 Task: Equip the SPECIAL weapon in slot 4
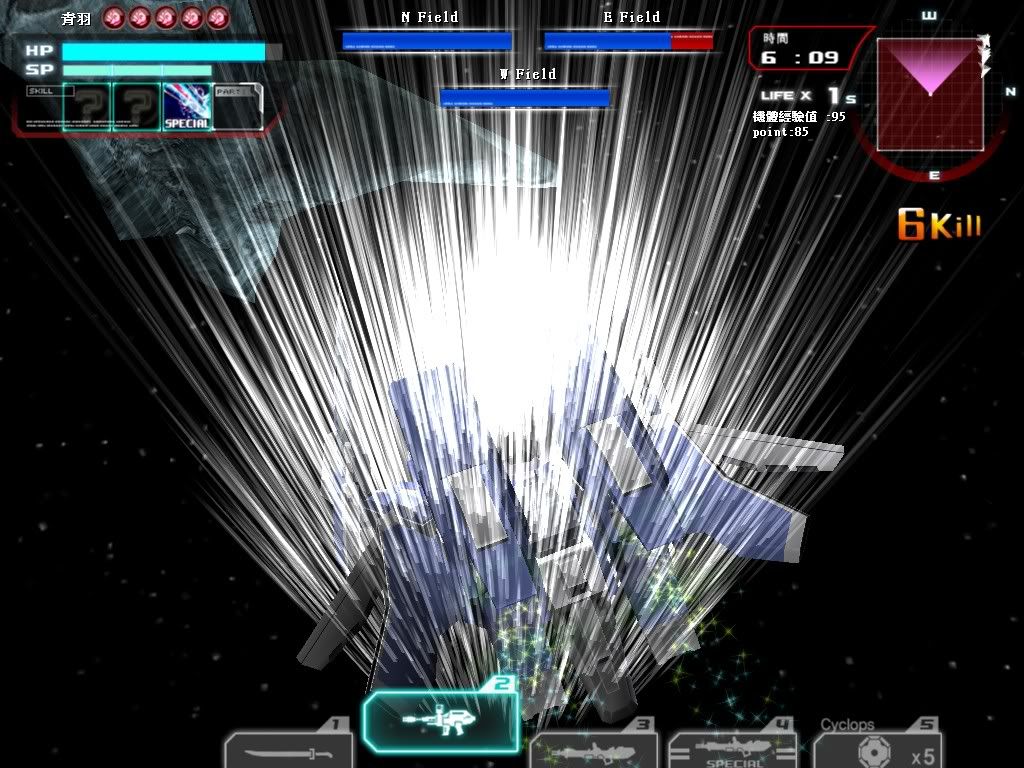coord(731,752)
